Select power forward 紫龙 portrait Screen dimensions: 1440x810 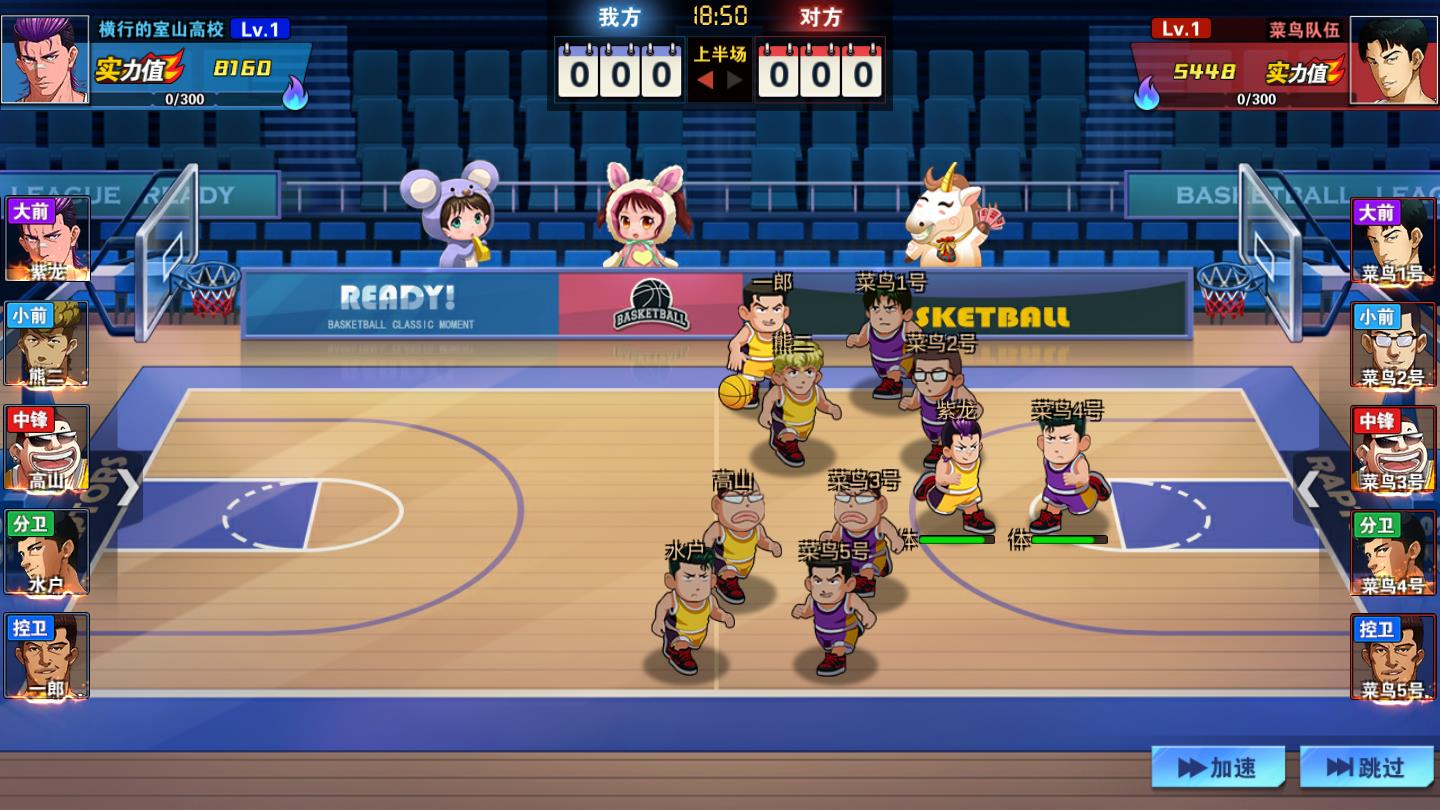(47, 240)
